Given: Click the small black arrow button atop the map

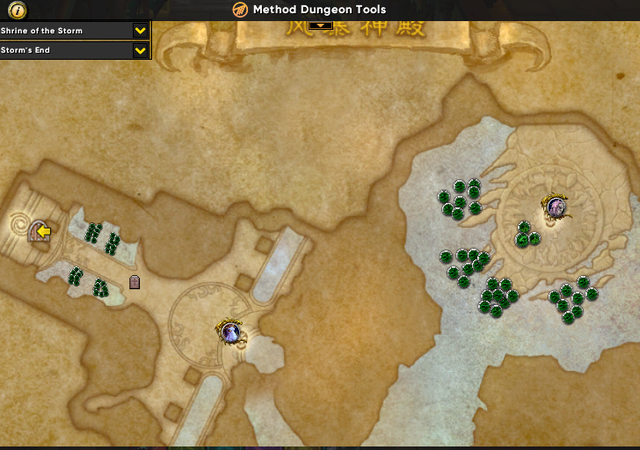Looking at the screenshot, I should tap(320, 27).
